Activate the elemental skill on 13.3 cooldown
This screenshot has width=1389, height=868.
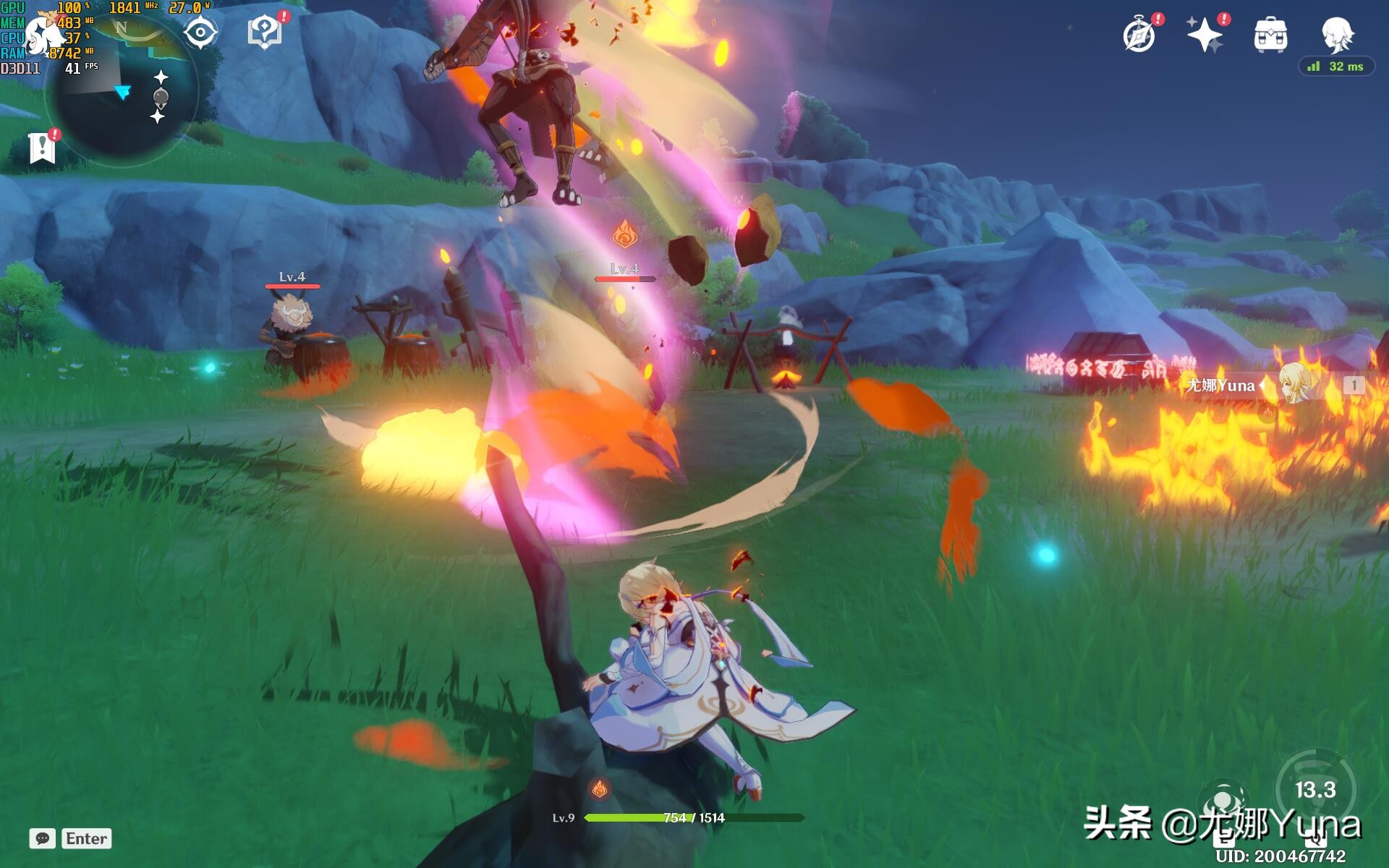[x=1315, y=789]
